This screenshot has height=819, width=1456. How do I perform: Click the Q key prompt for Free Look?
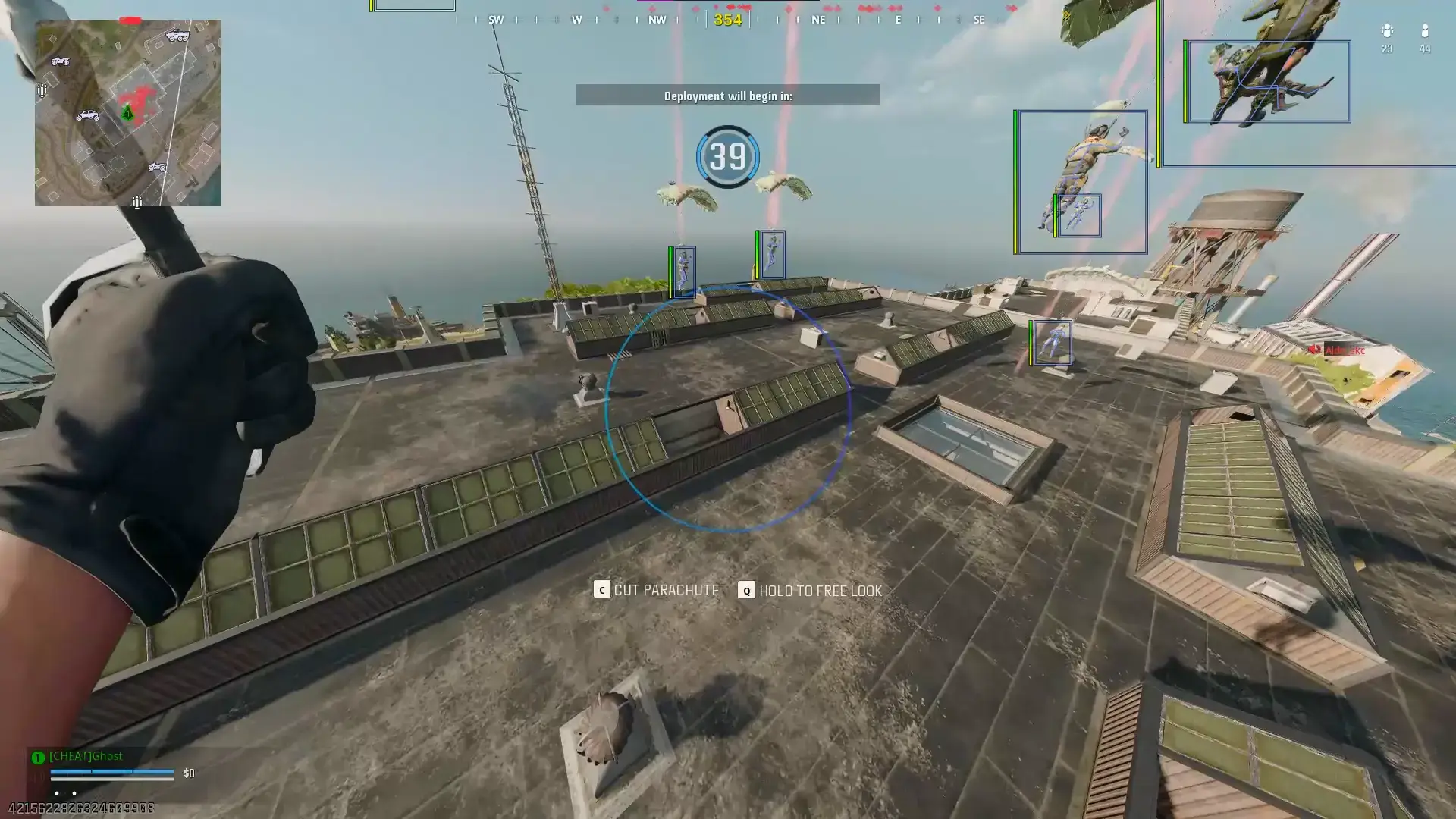[x=745, y=590]
